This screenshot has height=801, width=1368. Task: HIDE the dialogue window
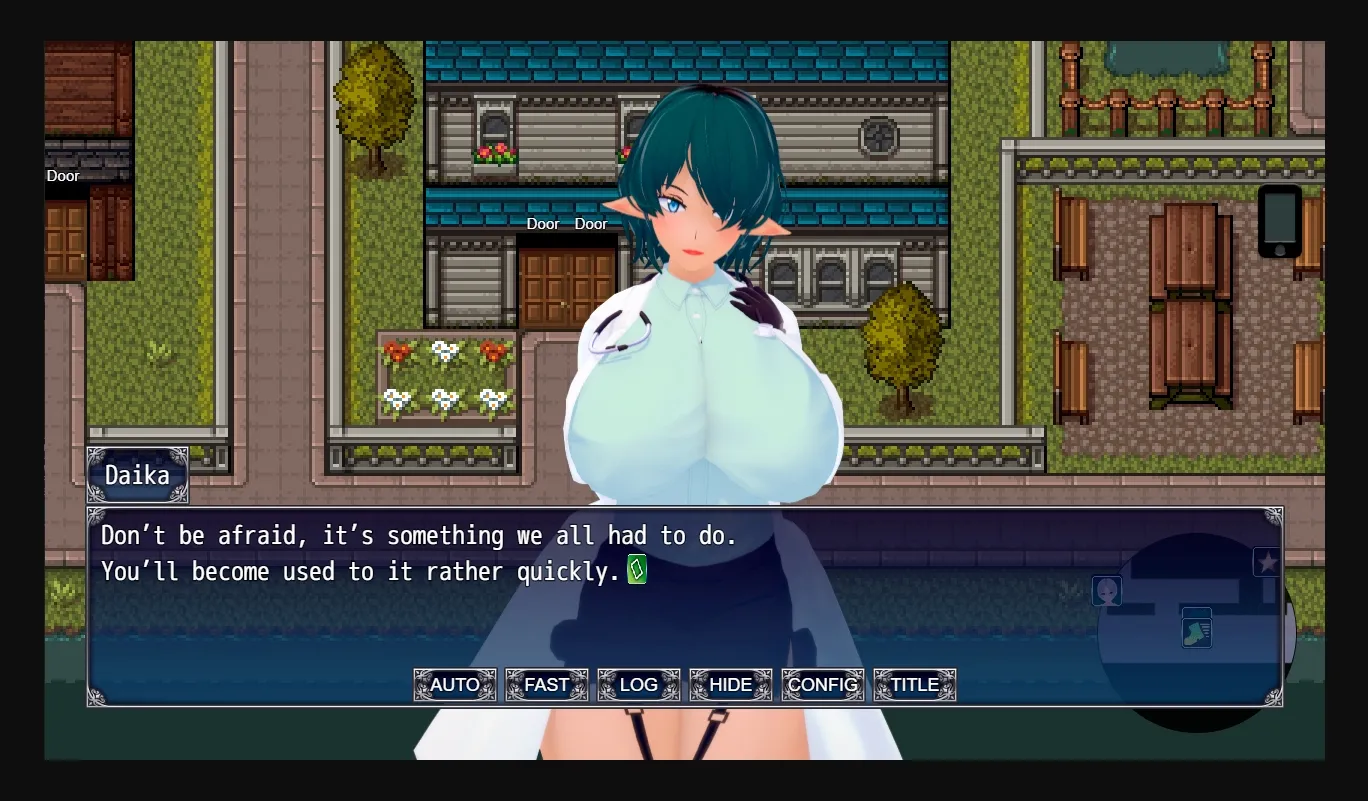[730, 685]
